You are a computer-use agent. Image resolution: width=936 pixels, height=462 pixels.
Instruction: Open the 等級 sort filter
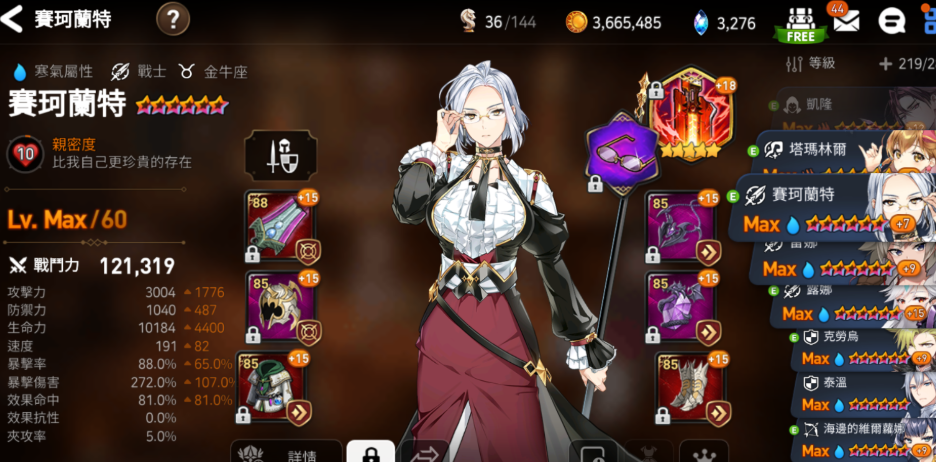point(811,64)
